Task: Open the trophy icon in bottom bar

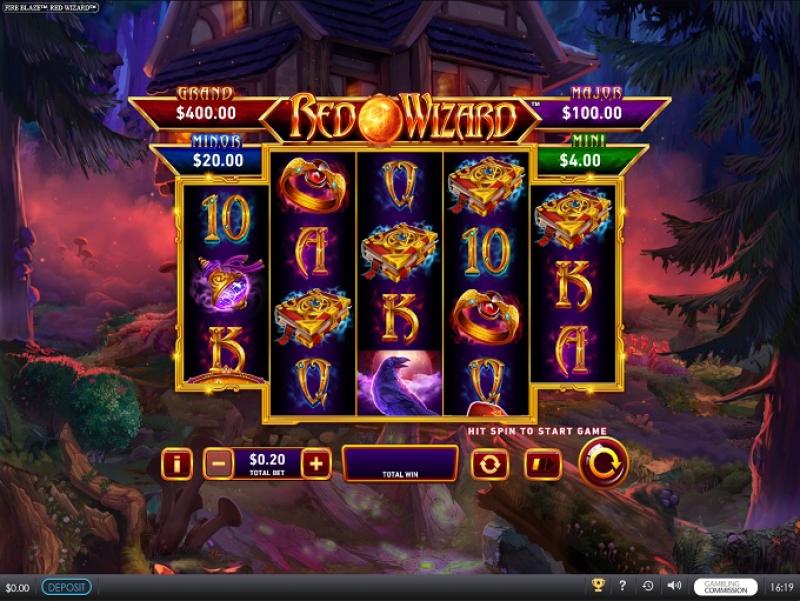Action: tap(599, 587)
